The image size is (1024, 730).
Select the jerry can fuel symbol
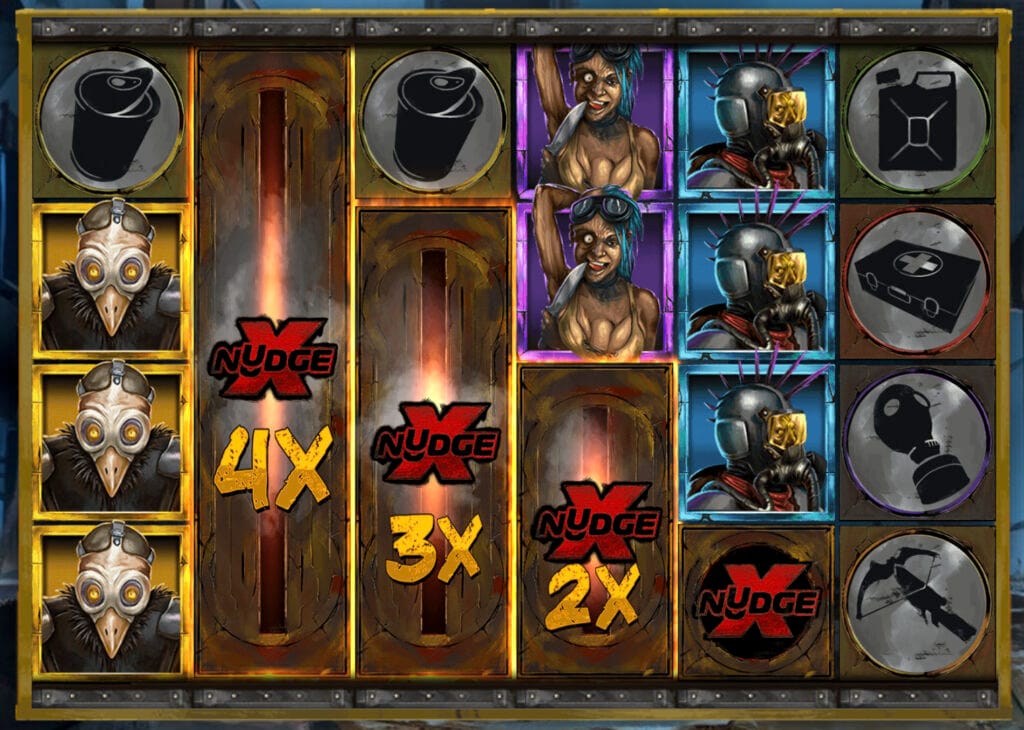[917, 120]
